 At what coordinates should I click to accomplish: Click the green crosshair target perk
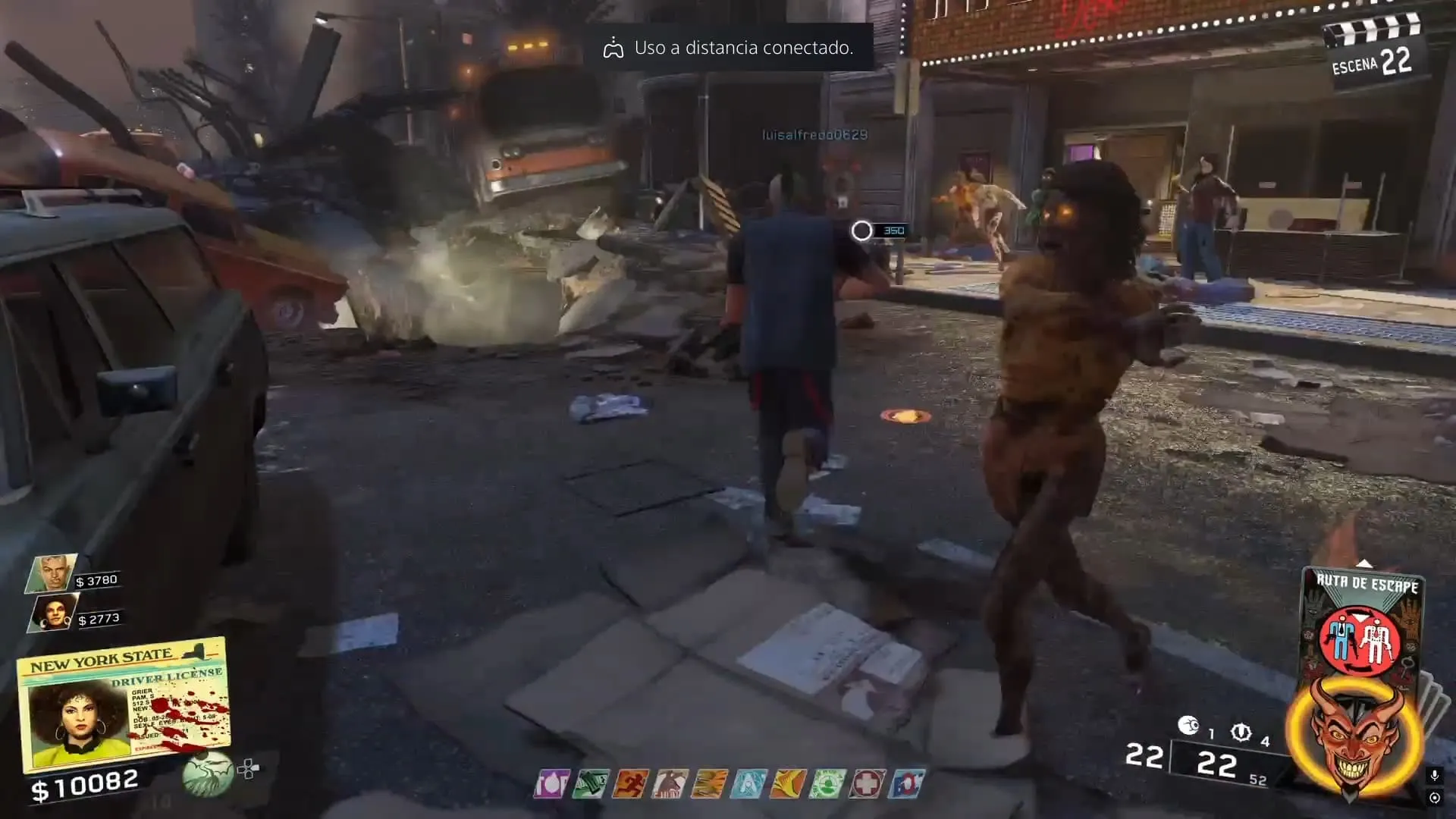(x=827, y=784)
